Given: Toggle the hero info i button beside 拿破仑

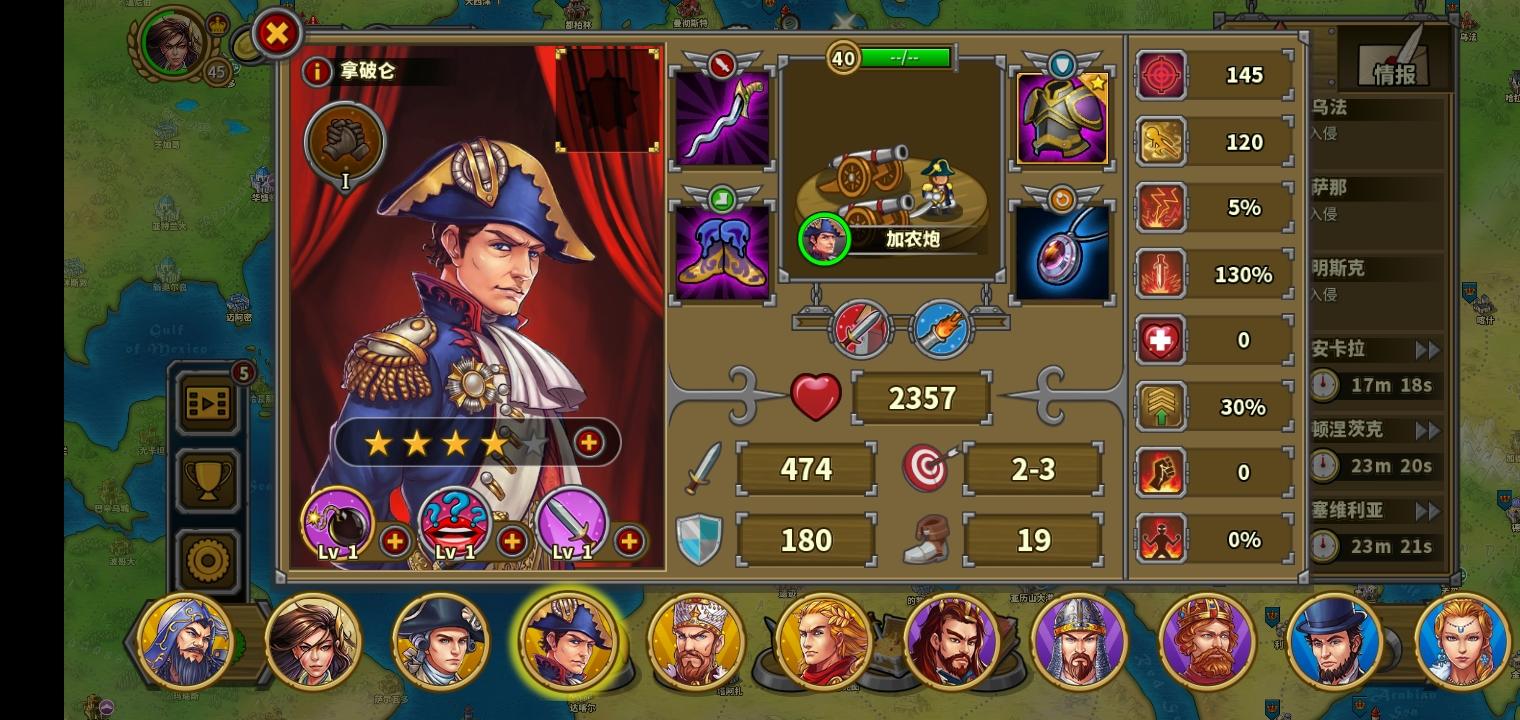Looking at the screenshot, I should coord(318,70).
